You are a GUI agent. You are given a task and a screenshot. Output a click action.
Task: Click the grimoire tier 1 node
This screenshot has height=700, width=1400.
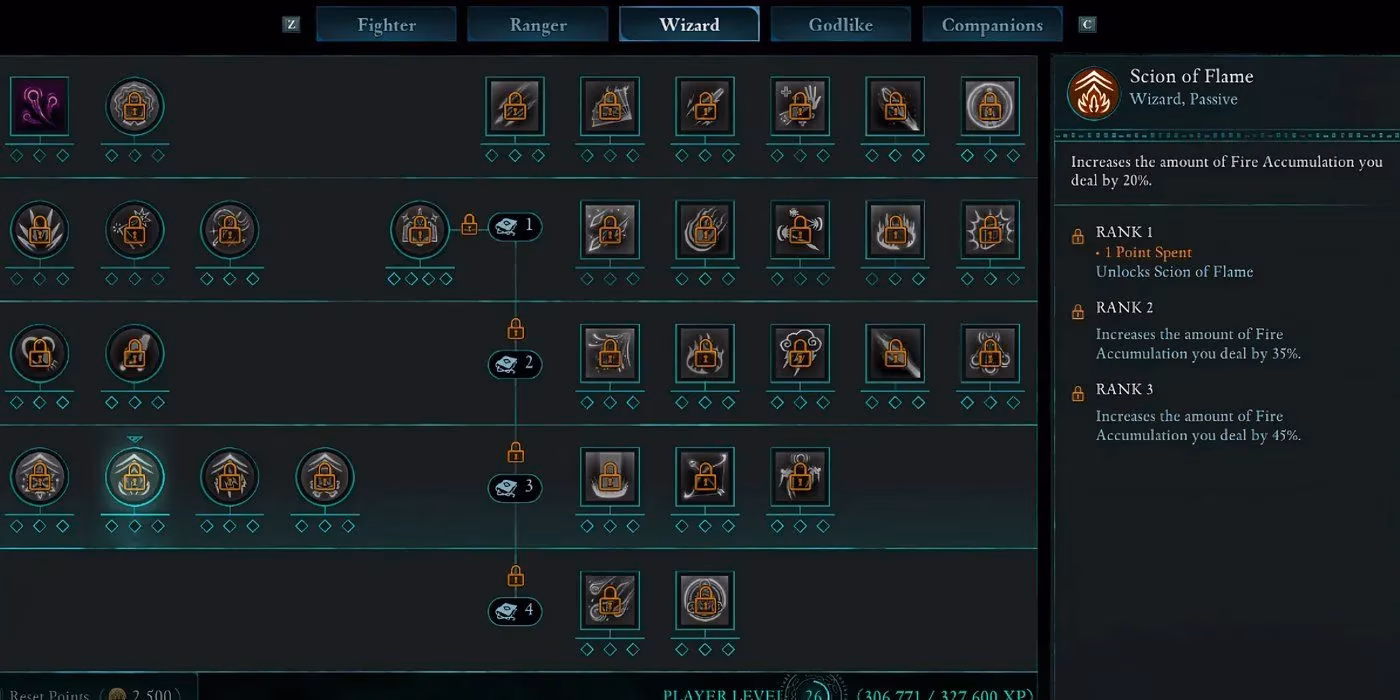coord(515,227)
